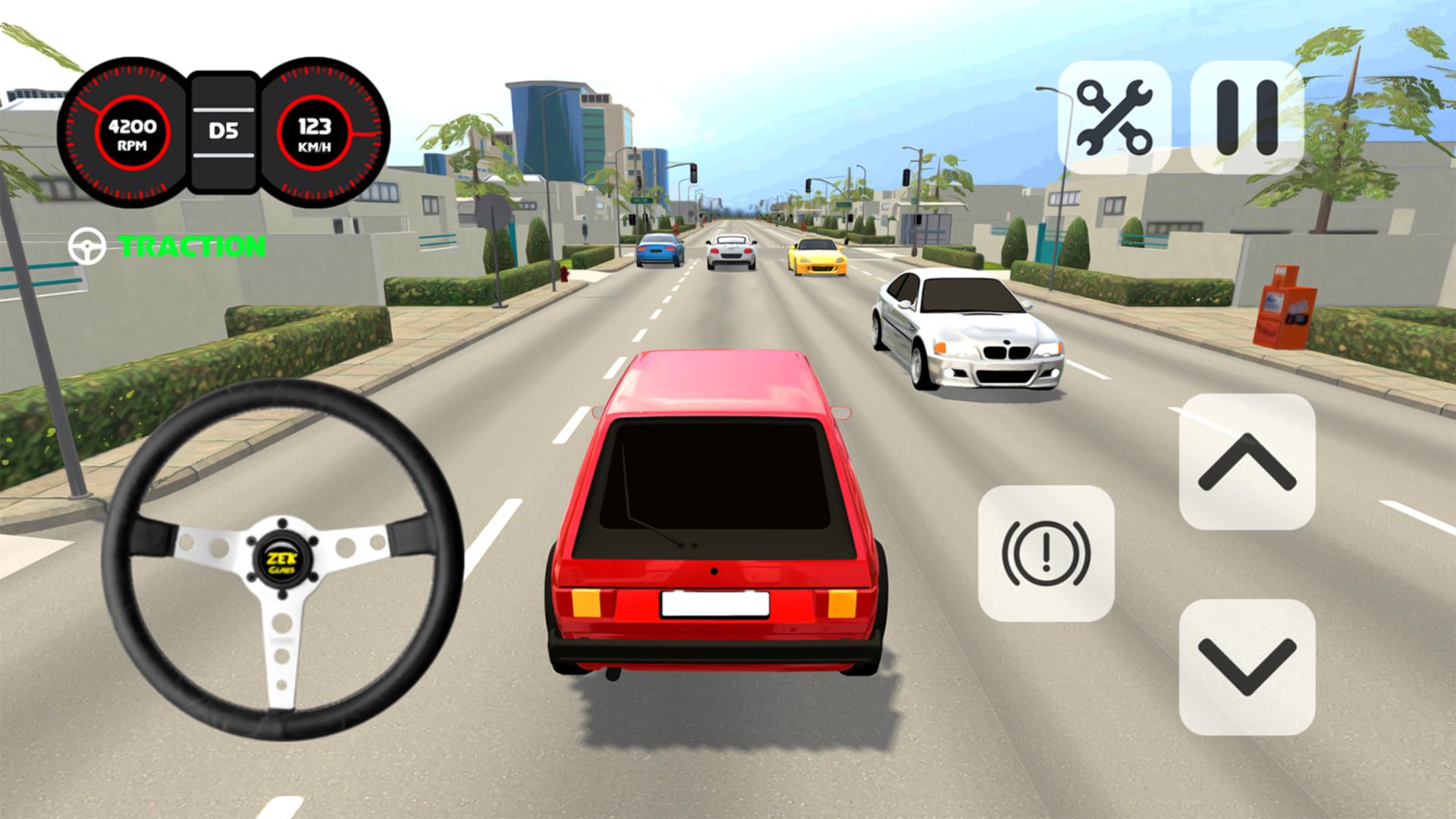
Task: Select the D5 gear indicator
Action: [x=224, y=130]
